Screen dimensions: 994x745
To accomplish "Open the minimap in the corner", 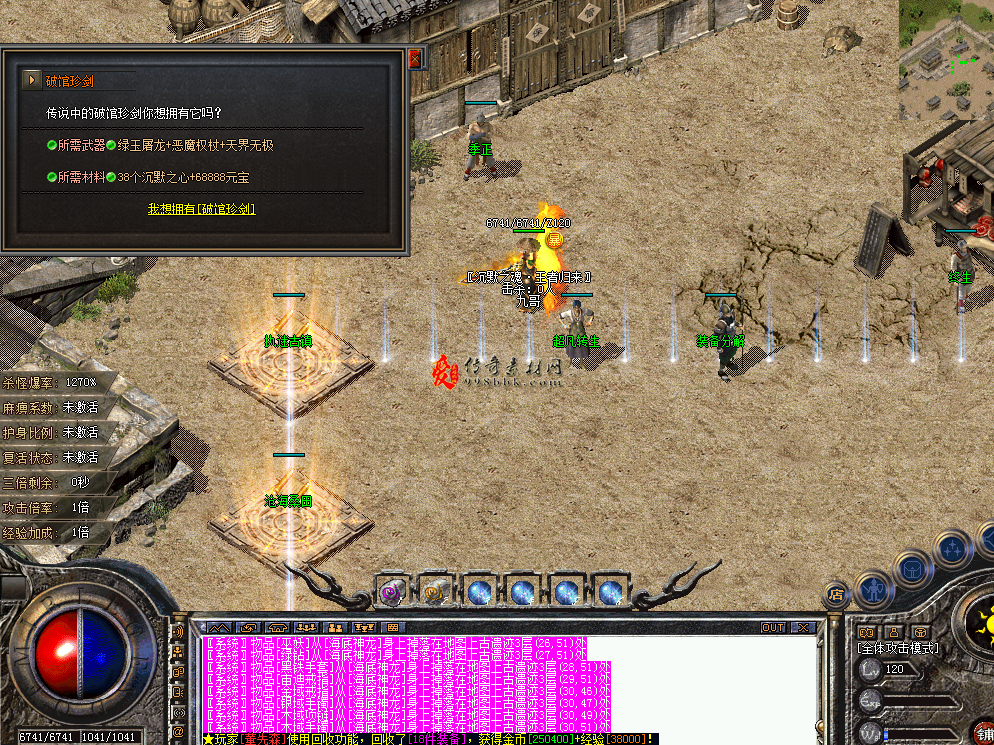I will (945, 58).
